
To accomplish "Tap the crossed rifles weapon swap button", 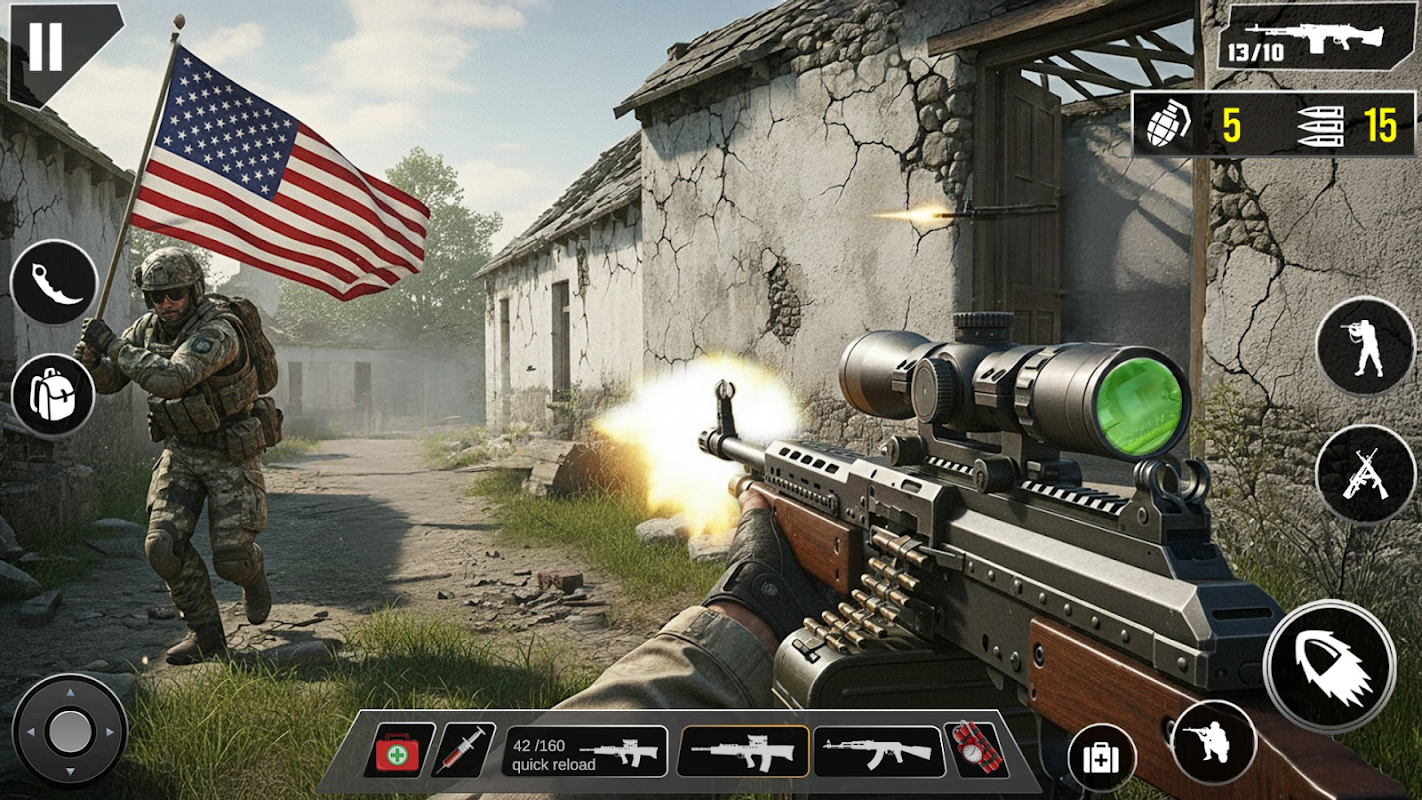I will point(1365,474).
